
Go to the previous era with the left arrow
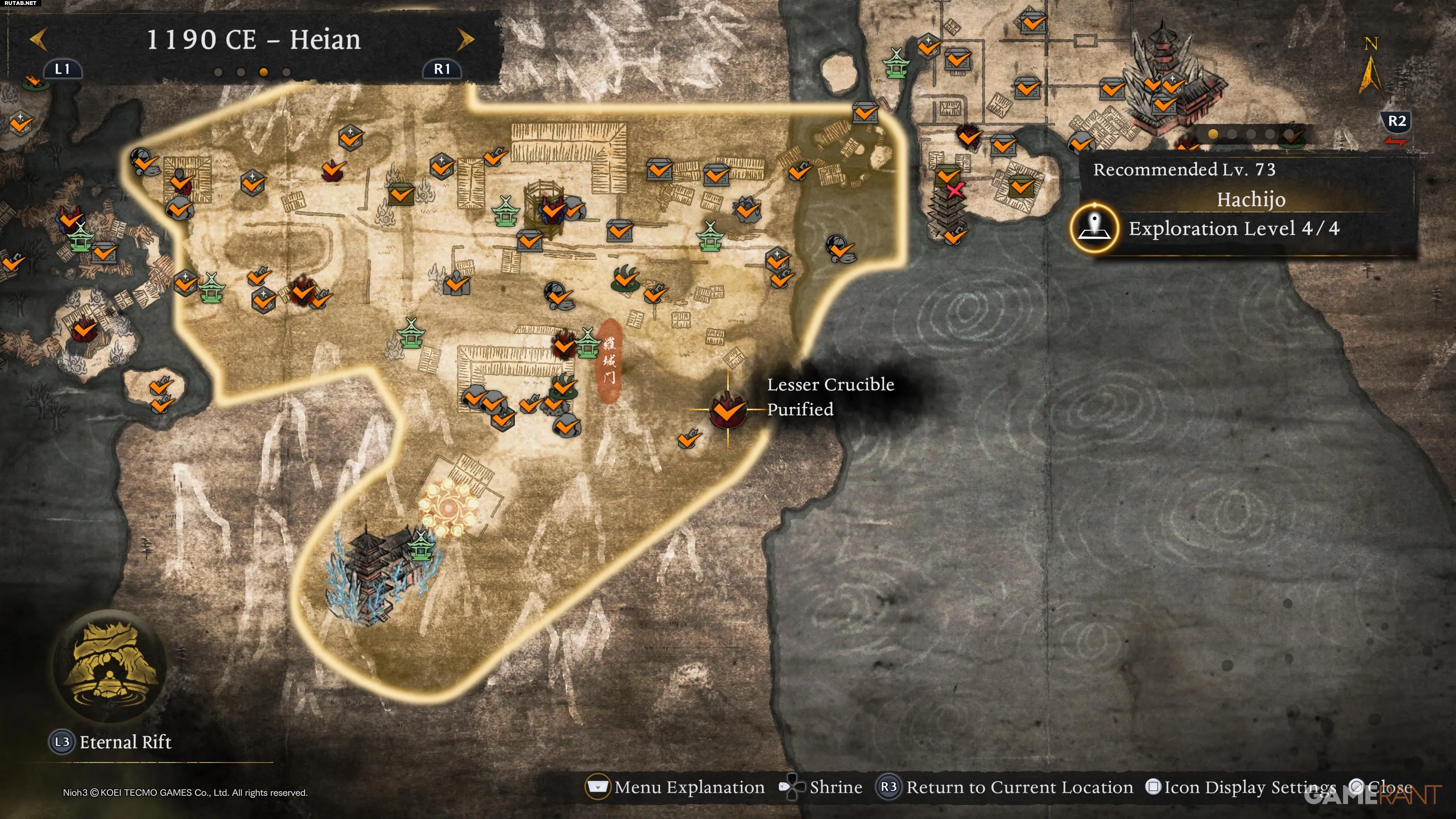pyautogui.click(x=38, y=39)
